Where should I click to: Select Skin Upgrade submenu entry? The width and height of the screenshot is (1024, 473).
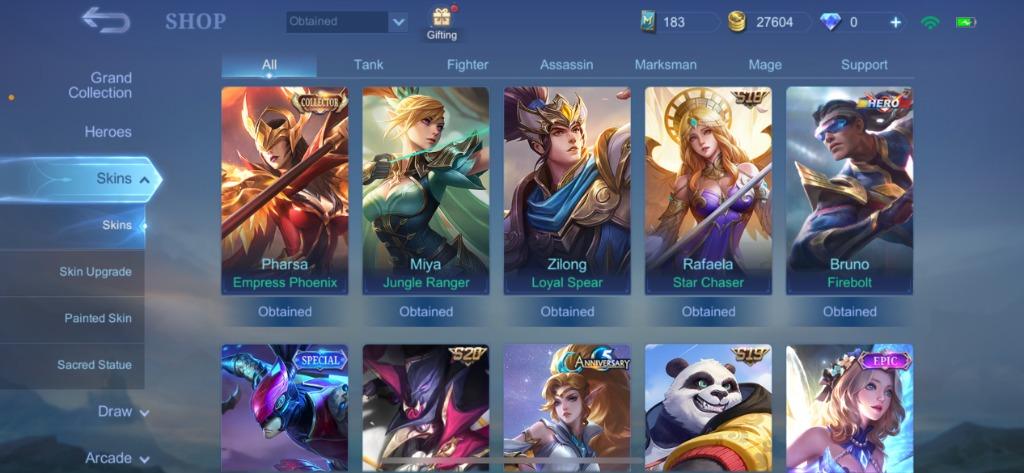[95, 272]
